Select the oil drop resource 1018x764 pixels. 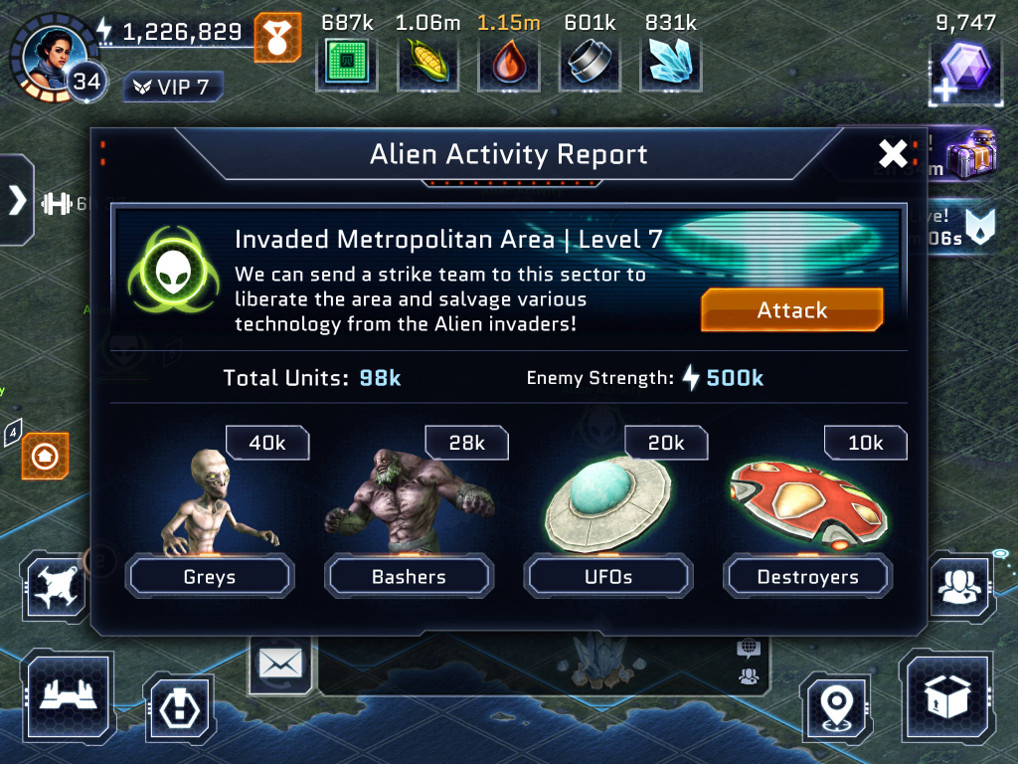click(507, 63)
